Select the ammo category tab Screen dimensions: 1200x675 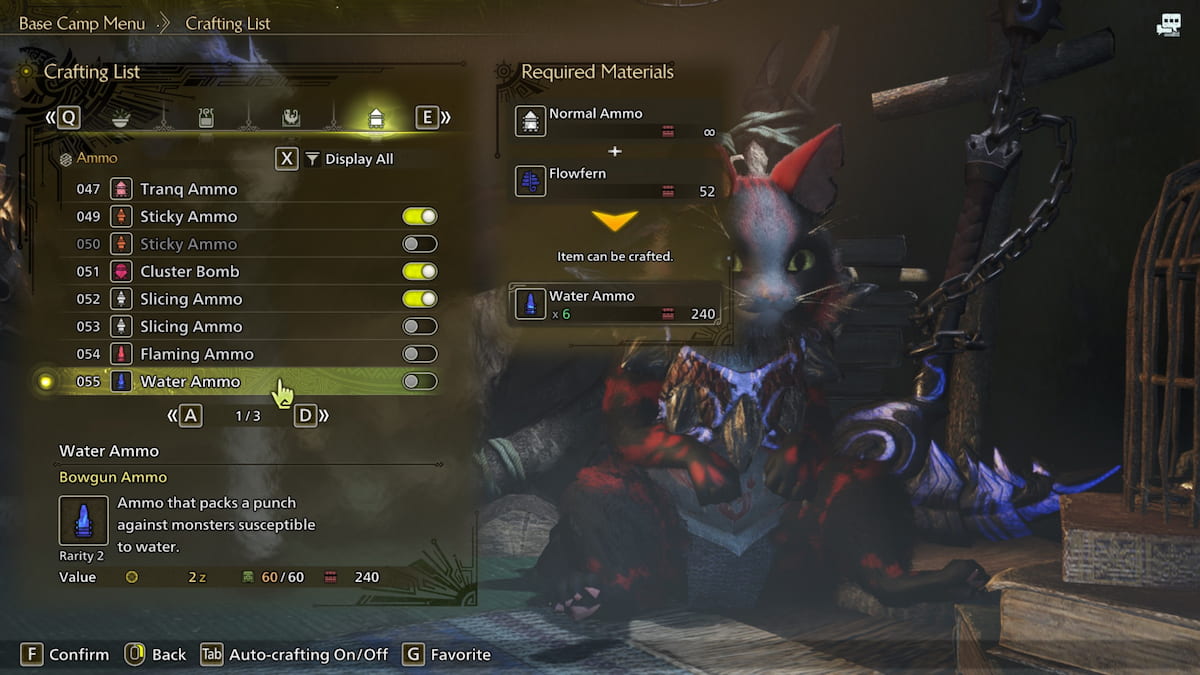point(376,118)
